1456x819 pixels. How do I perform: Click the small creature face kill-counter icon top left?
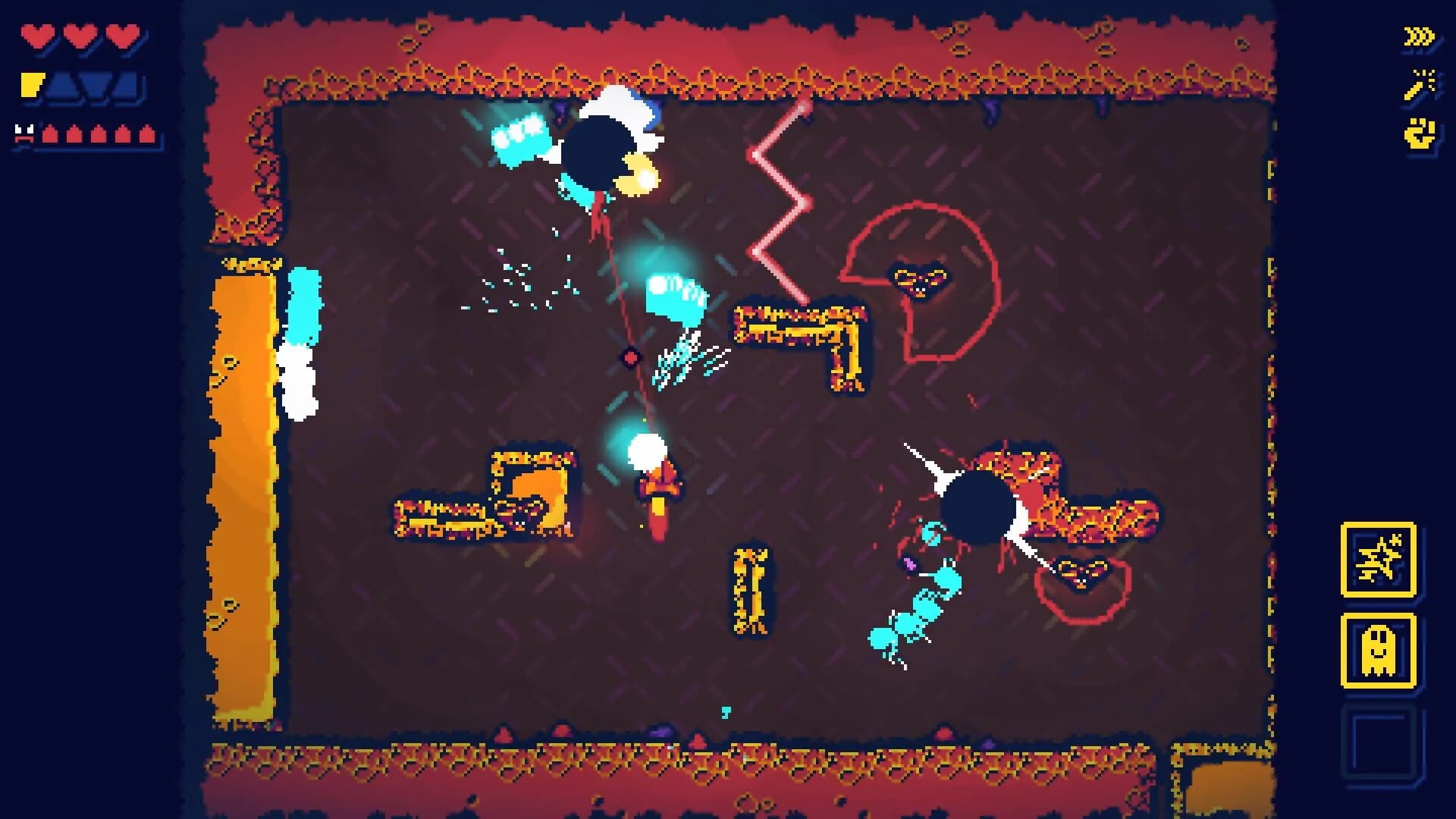click(x=24, y=133)
